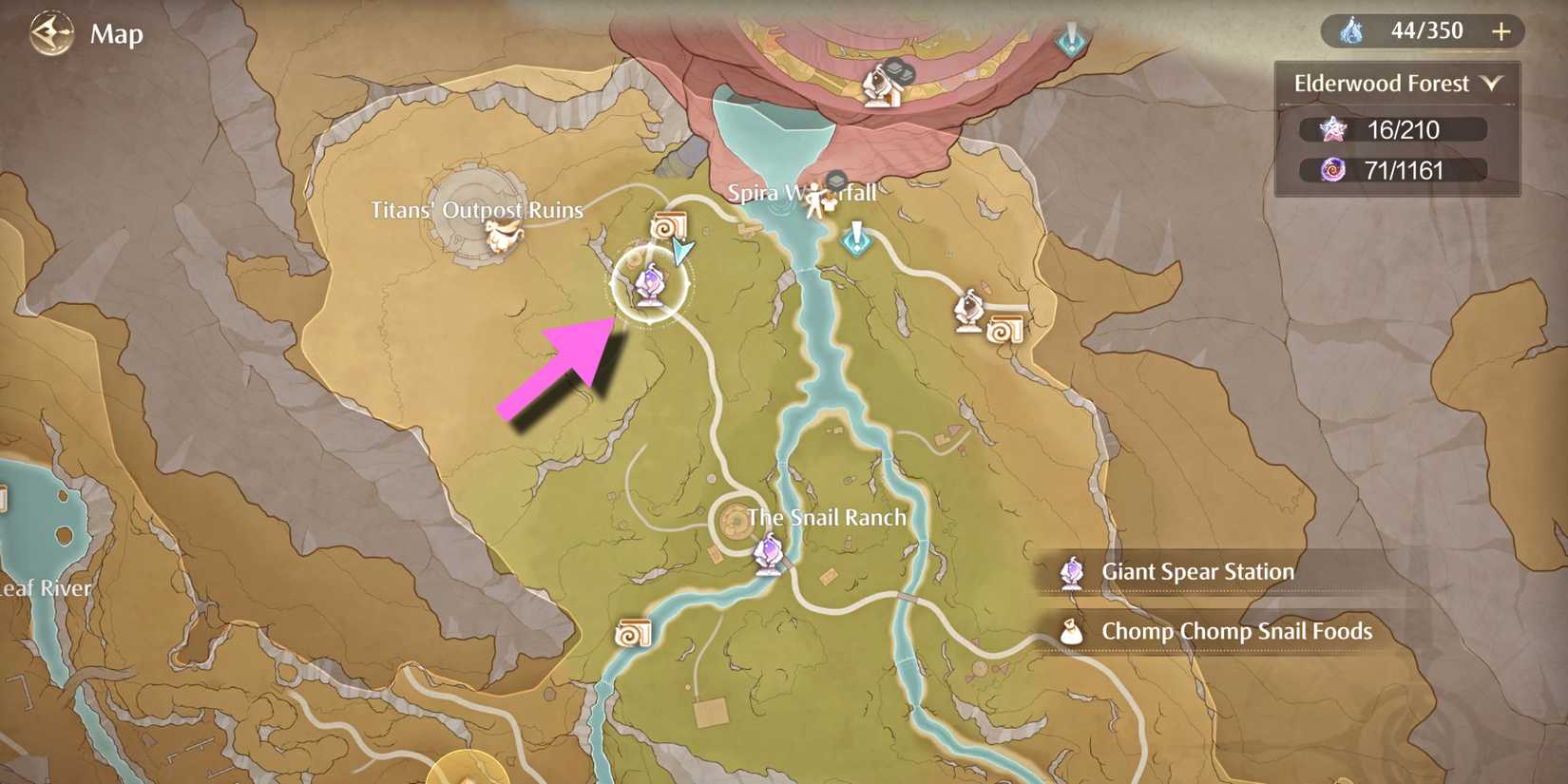This screenshot has width=1568, height=784.
Task: Select the statue marker on the right side path
Action: tap(969, 308)
